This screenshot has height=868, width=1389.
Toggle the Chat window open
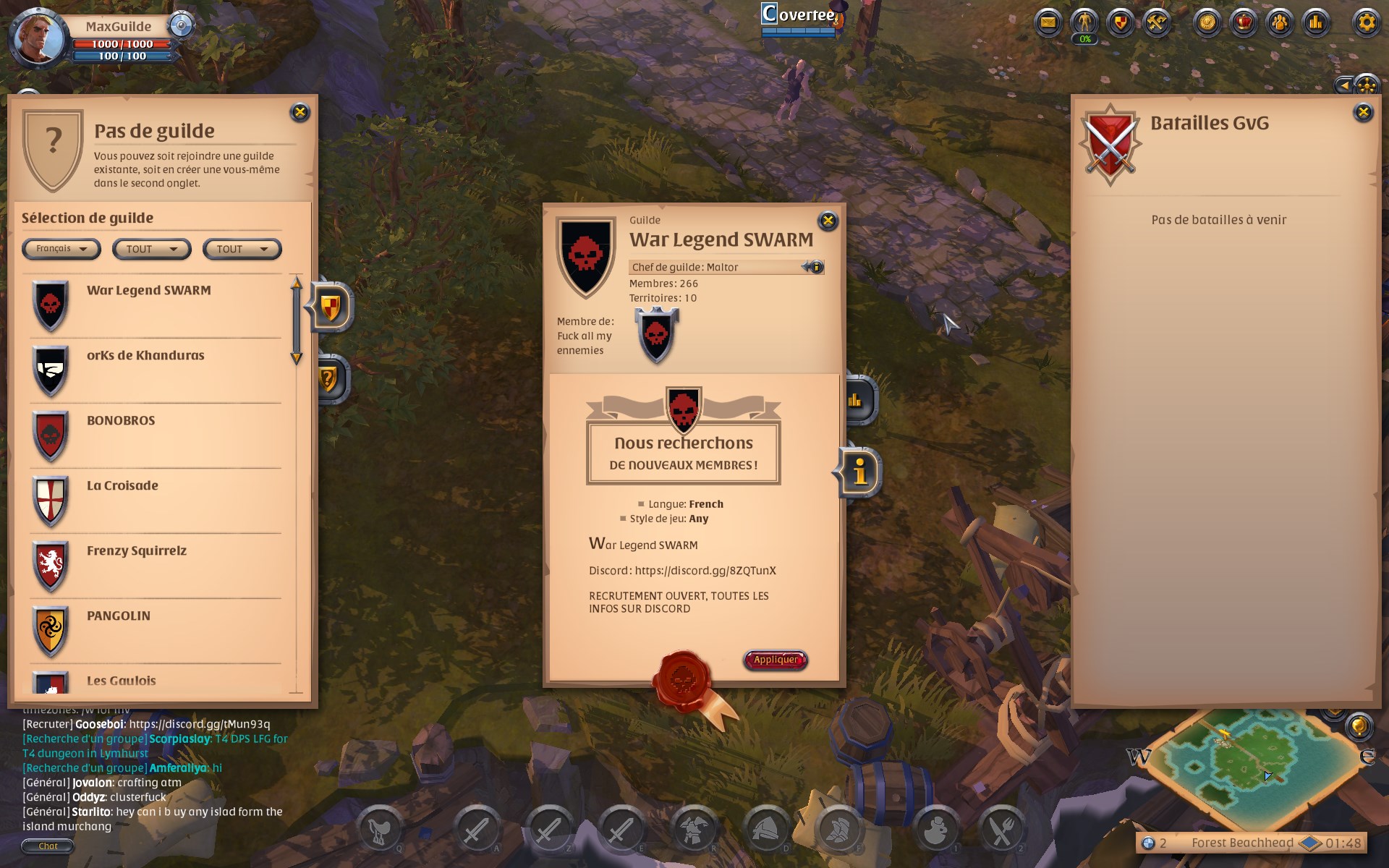[x=47, y=845]
